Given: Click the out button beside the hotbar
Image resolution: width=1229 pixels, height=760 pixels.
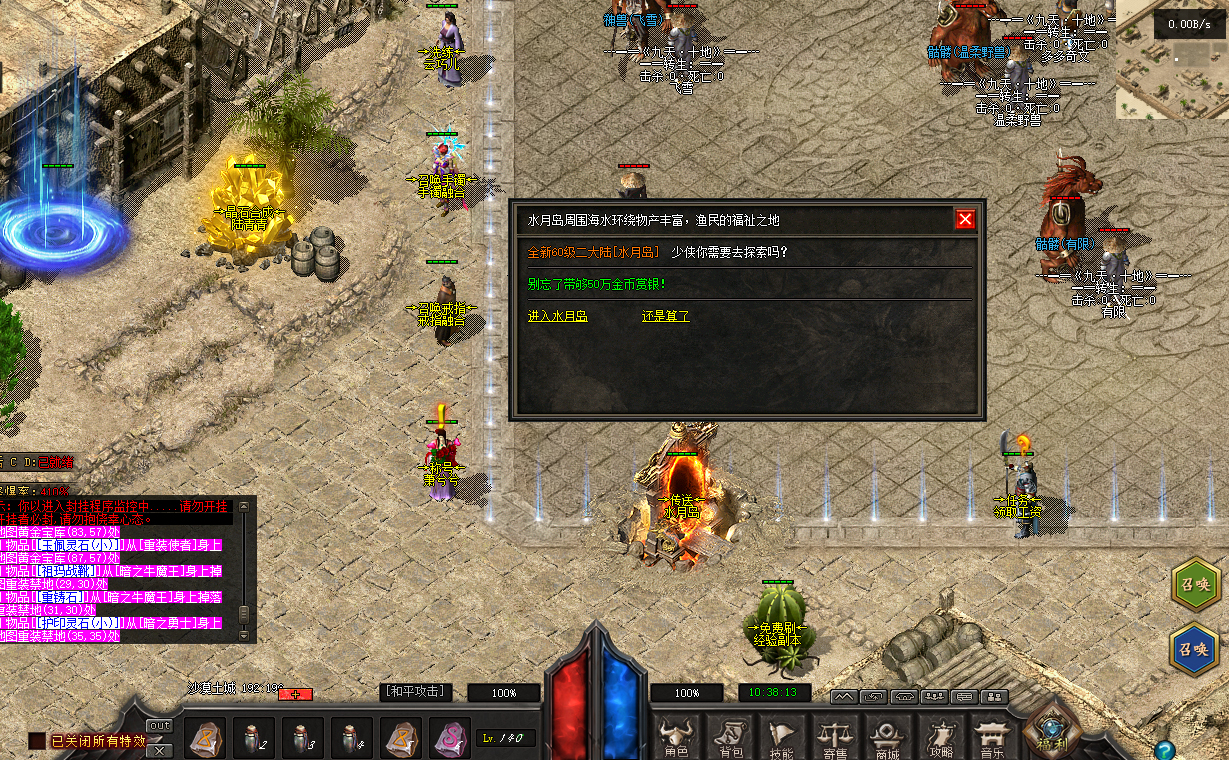Looking at the screenshot, I should 159,726.
